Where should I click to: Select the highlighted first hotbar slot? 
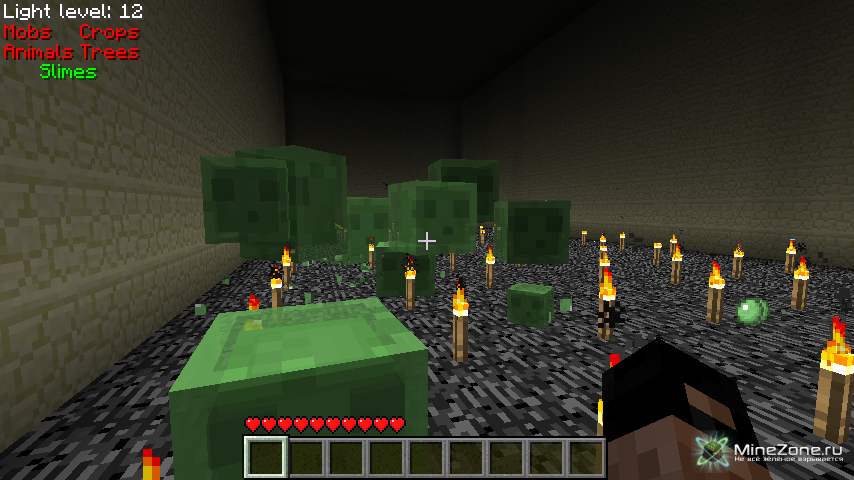point(266,458)
